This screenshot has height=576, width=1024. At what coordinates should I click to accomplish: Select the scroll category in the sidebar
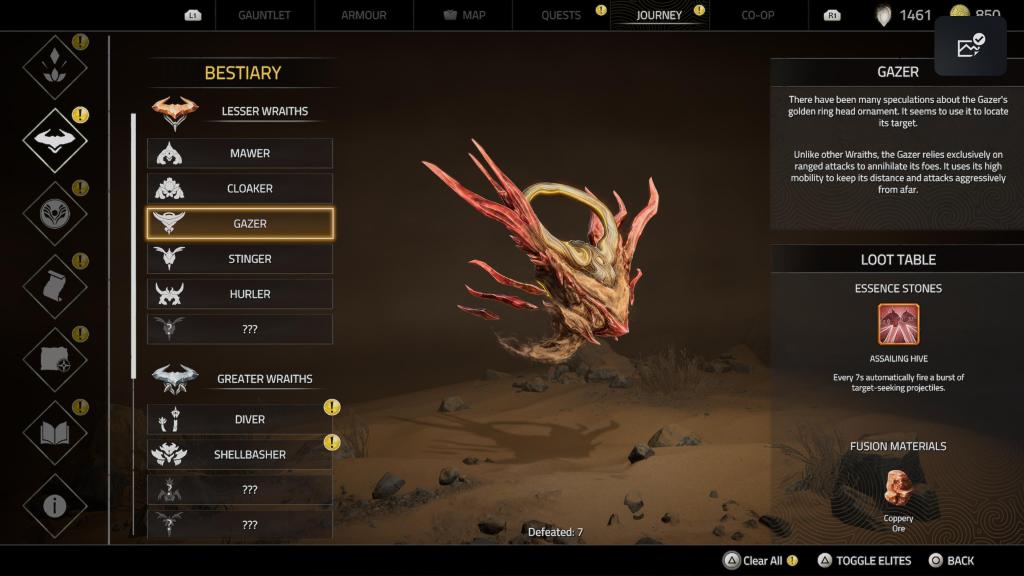tap(55, 287)
